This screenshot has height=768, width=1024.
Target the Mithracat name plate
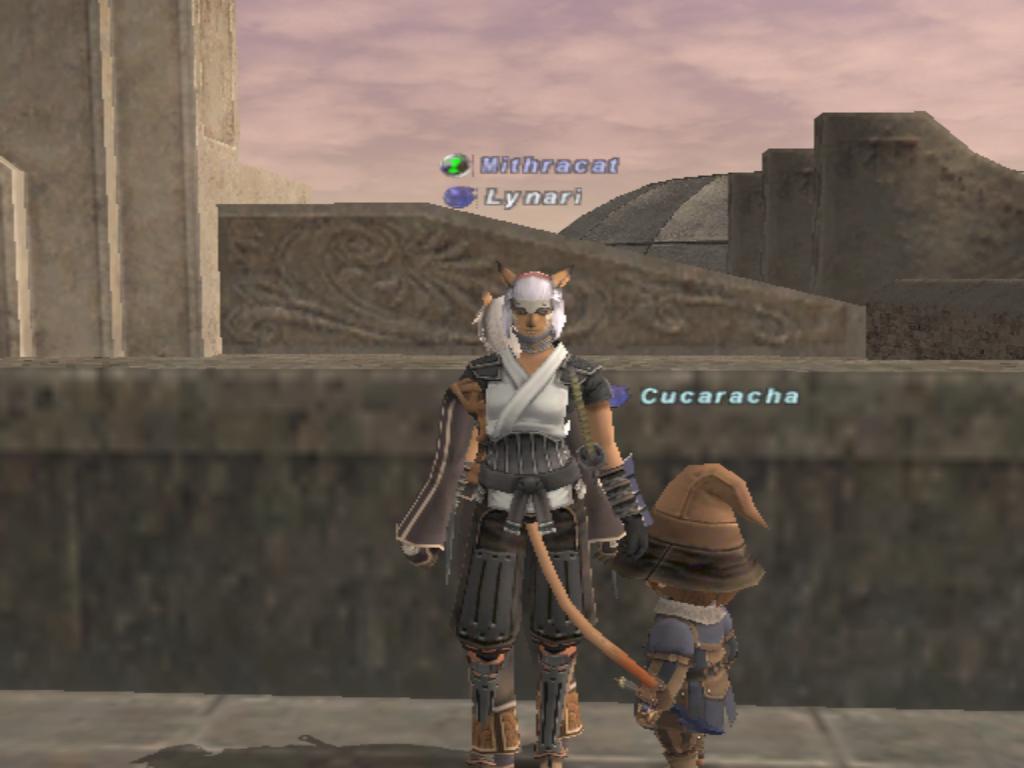click(548, 165)
